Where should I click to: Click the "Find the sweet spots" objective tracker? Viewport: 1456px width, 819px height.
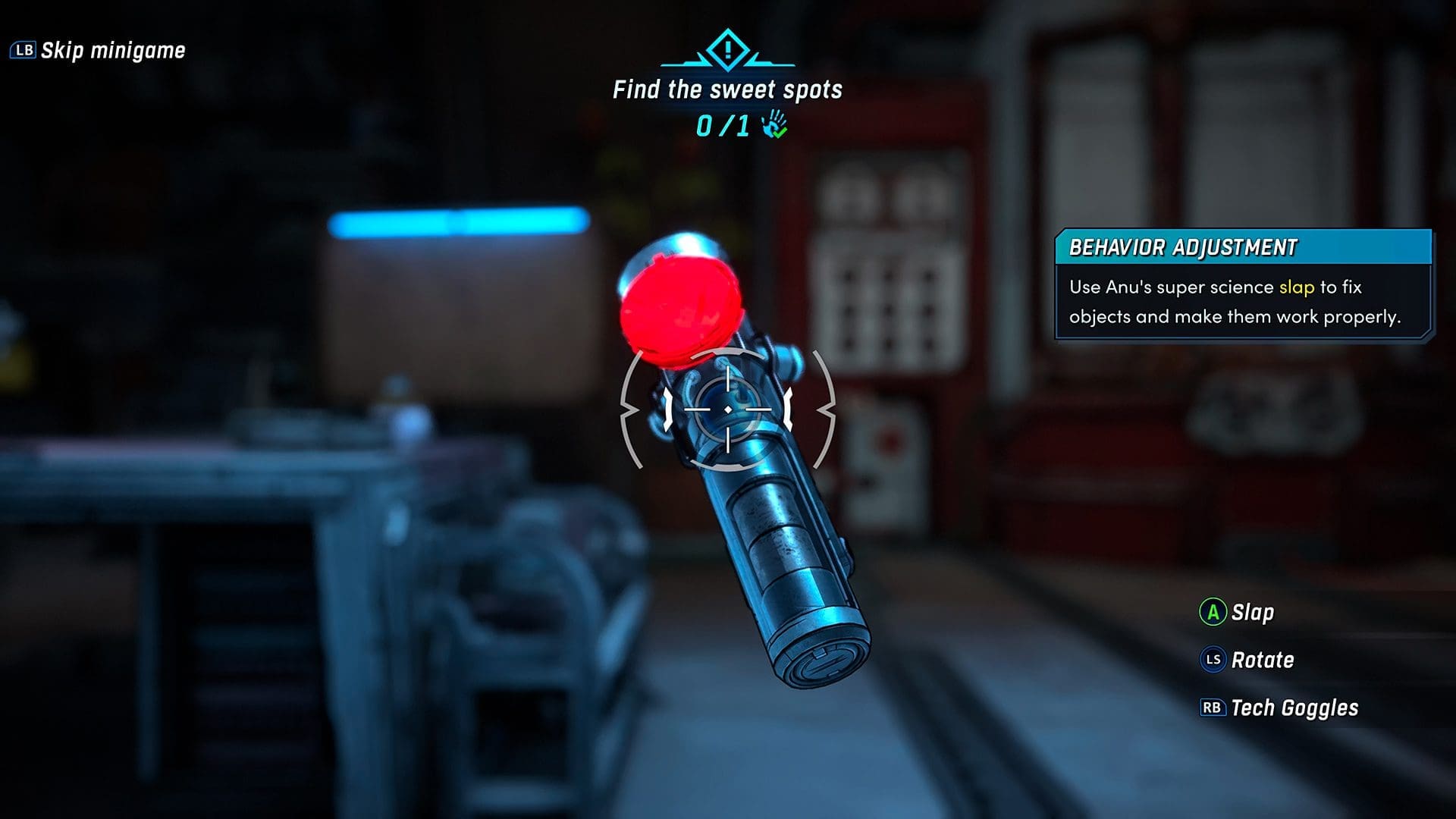pyautogui.click(x=727, y=90)
